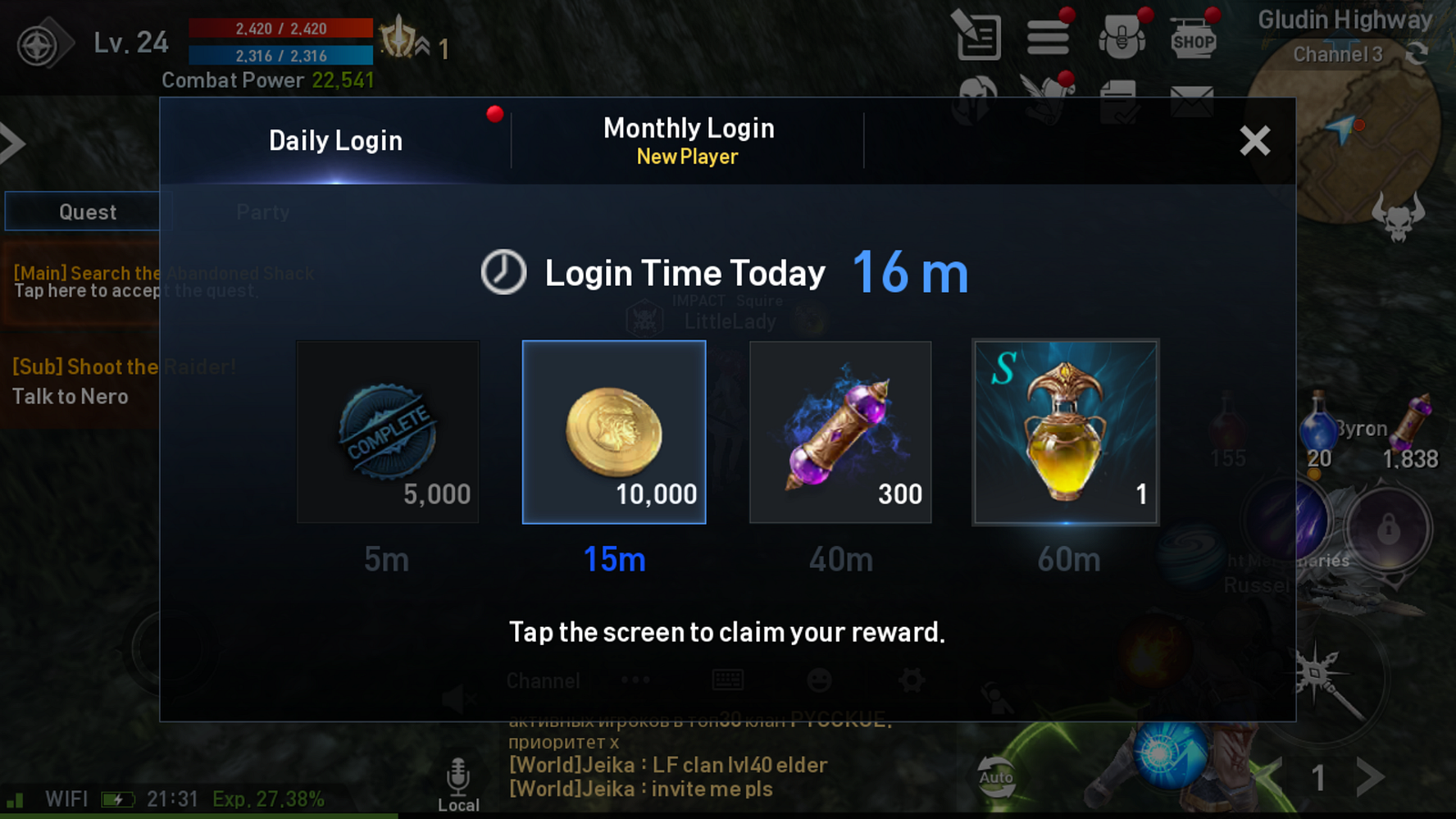Switch channel with the refresh arrows

(1416, 54)
